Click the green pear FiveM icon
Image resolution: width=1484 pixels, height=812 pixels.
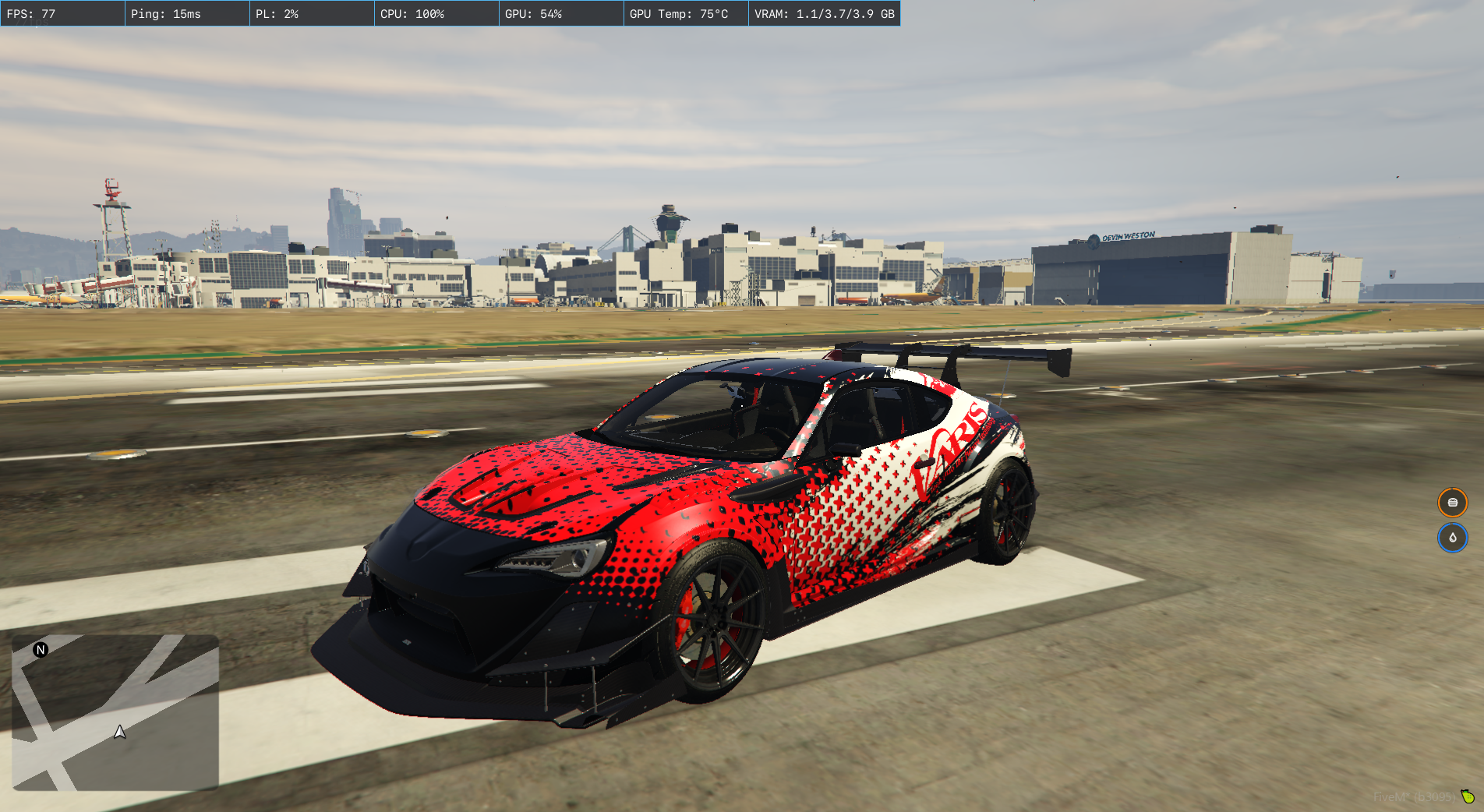[1468, 796]
